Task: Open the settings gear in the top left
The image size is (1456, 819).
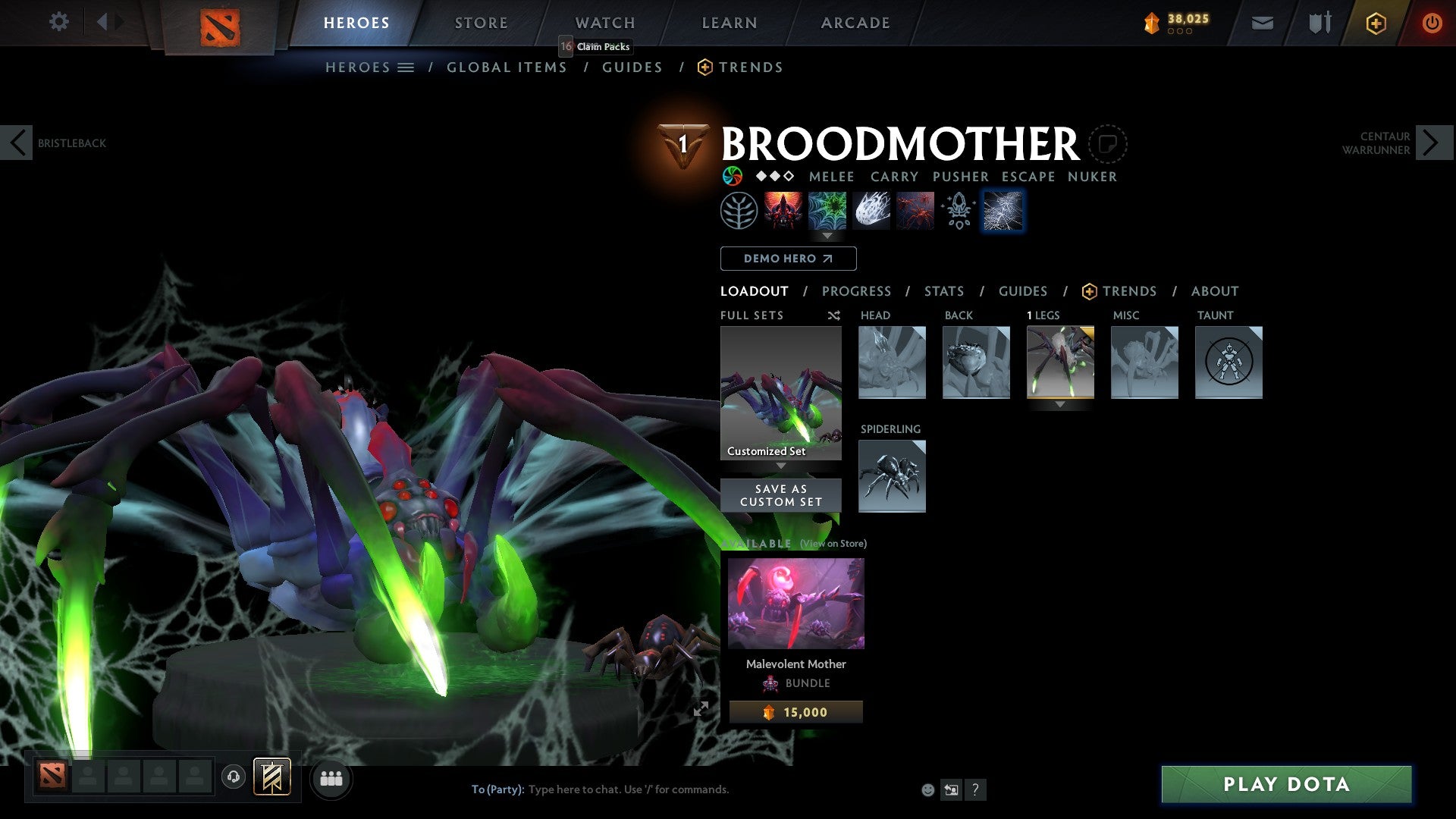Action: click(x=58, y=22)
